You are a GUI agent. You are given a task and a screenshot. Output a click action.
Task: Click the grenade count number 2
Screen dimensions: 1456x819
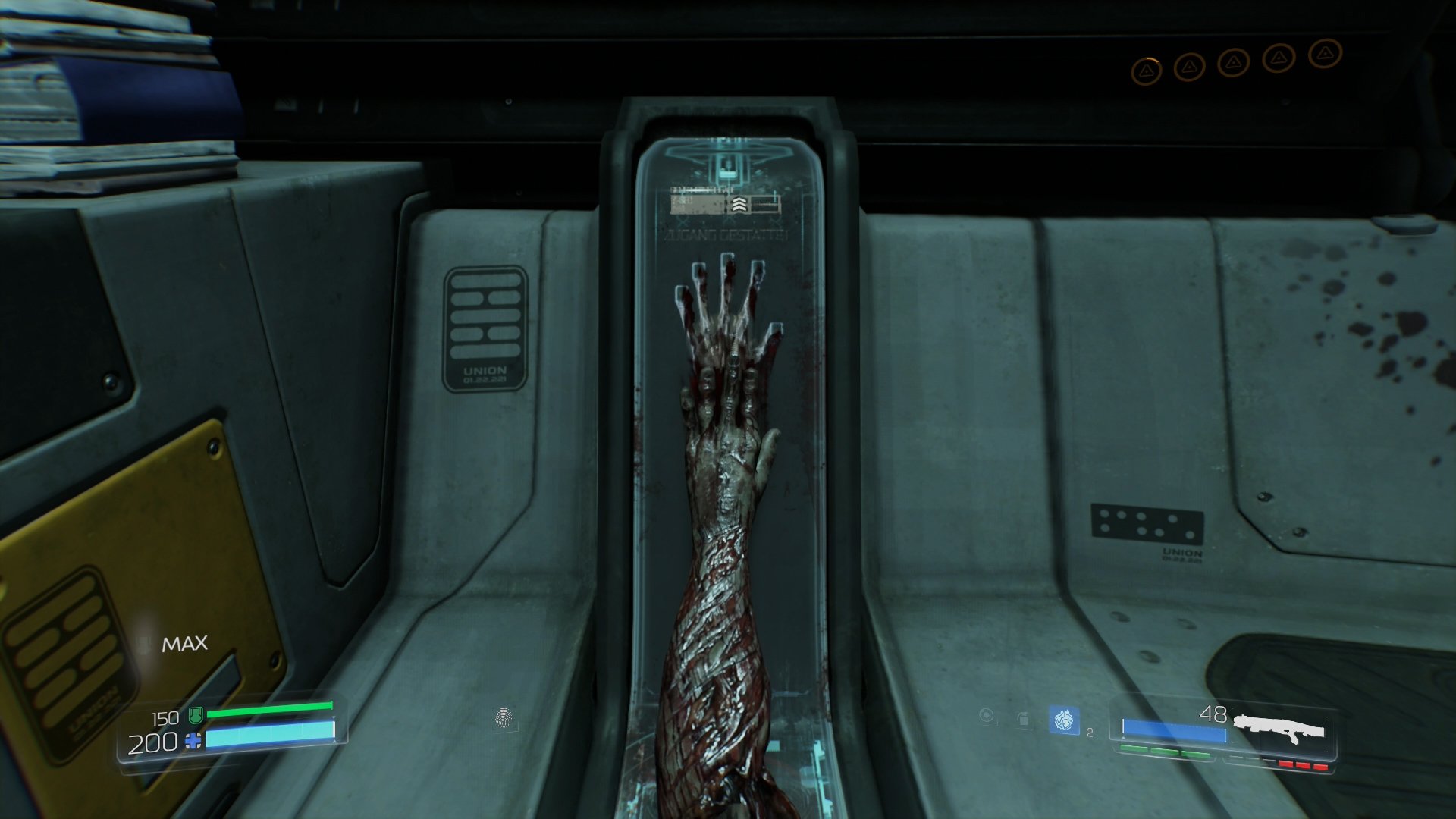[x=1090, y=734]
